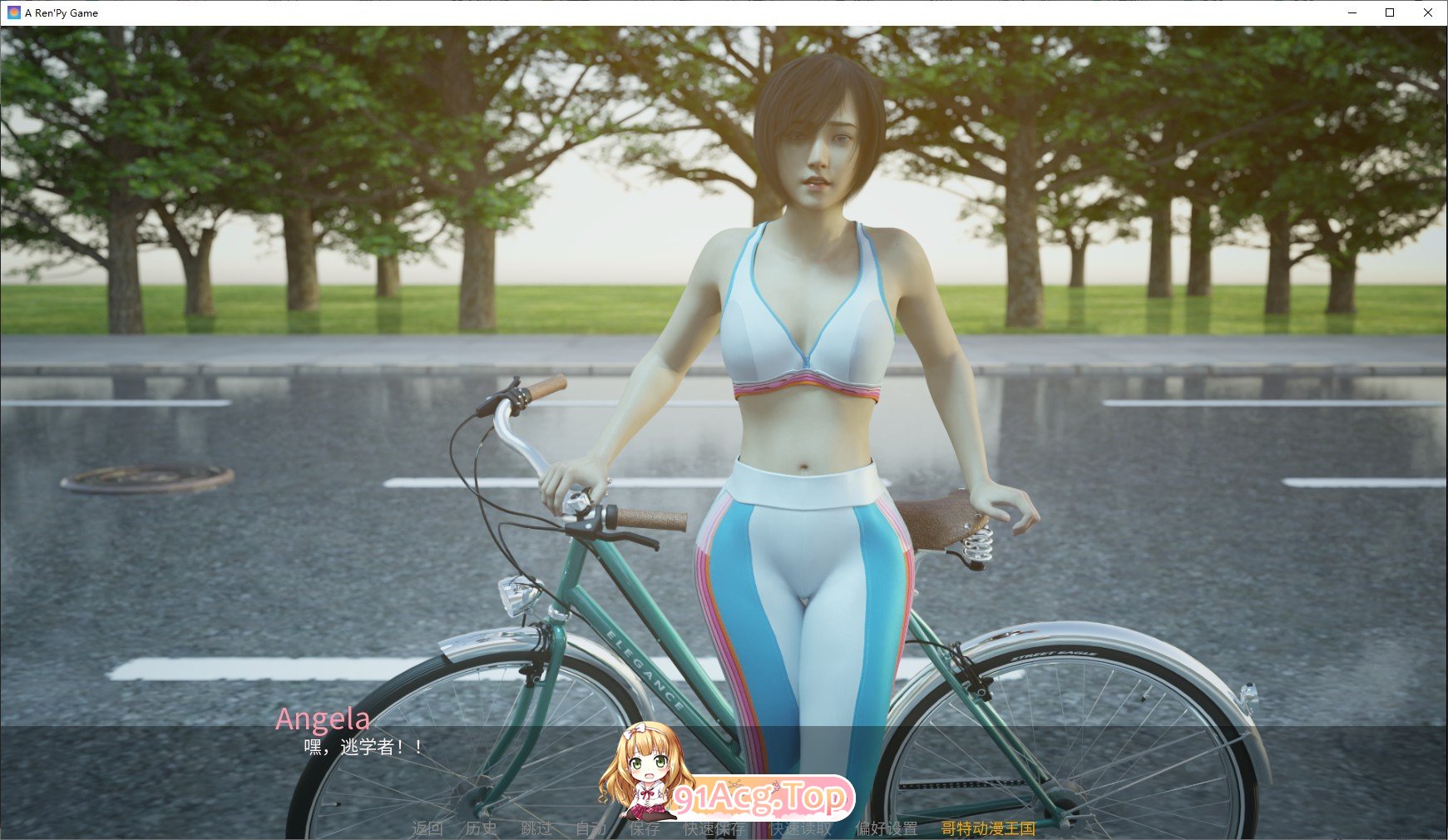Activate 跳过 (skip) in the quick menu
This screenshot has width=1448, height=840.
click(x=536, y=828)
